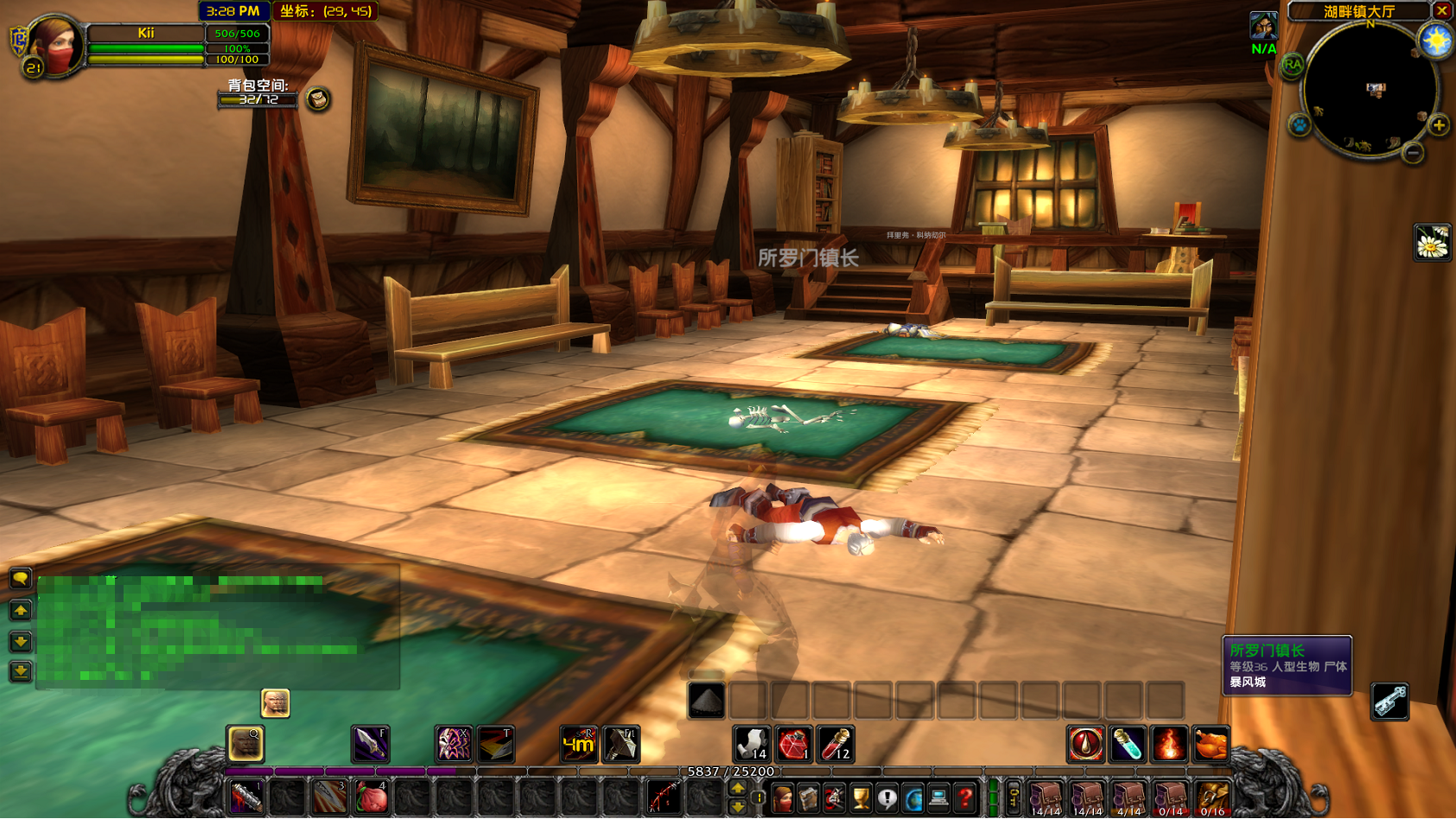
Task: Zoom out the minimap with the minus button
Action: 1413,154
